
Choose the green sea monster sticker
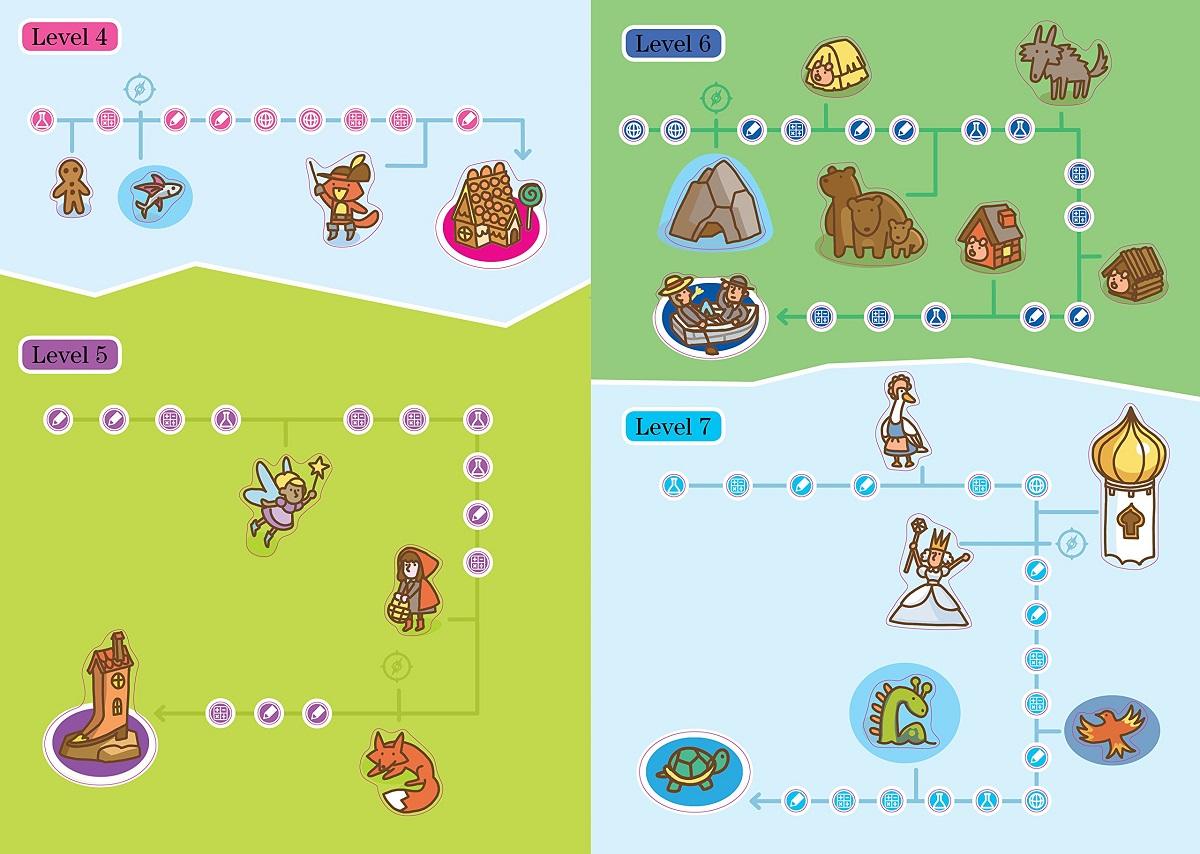[x=904, y=711]
